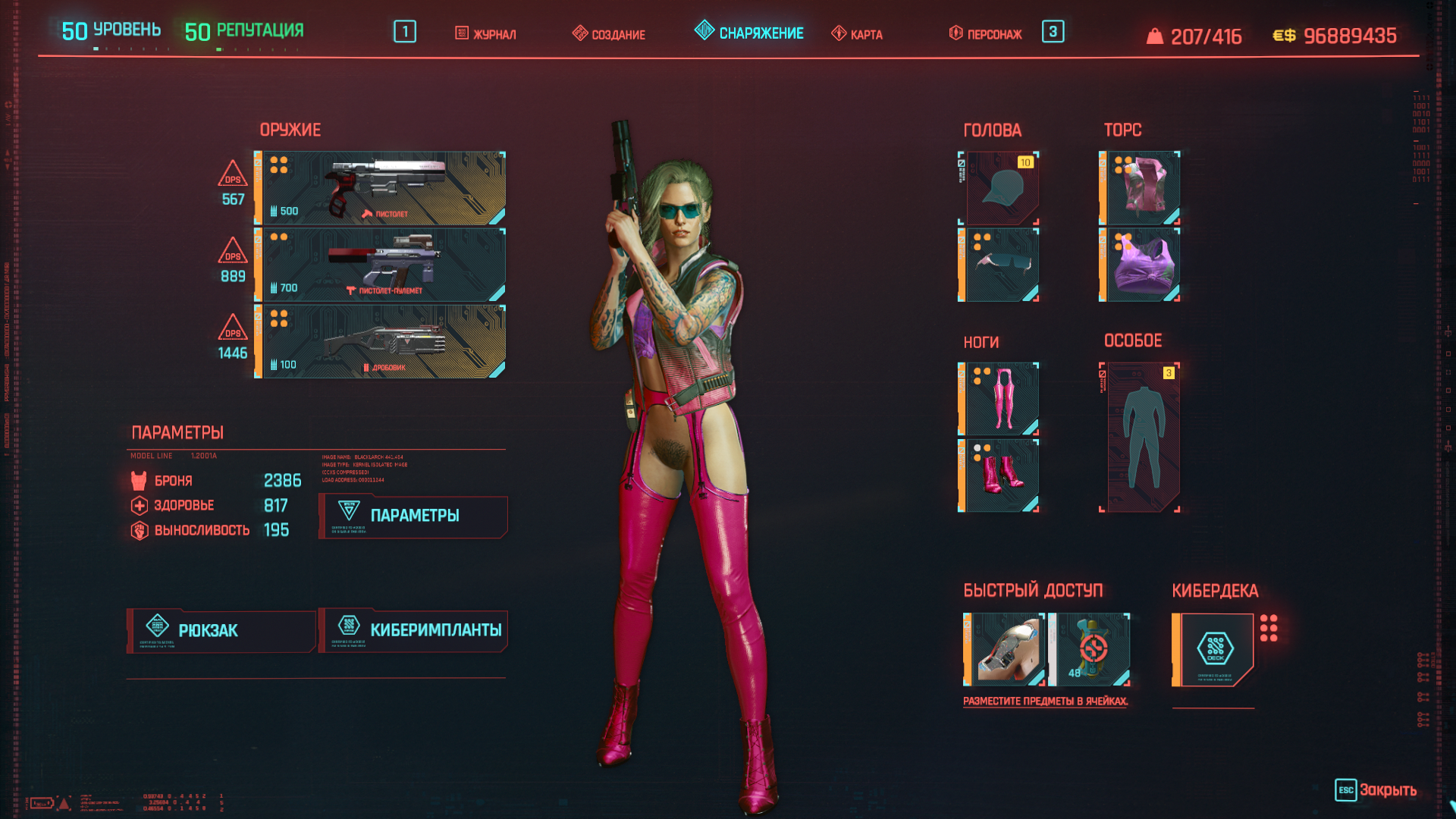Choose the purple top inner torso slot
Screen dimensions: 1456x819
click(1141, 265)
